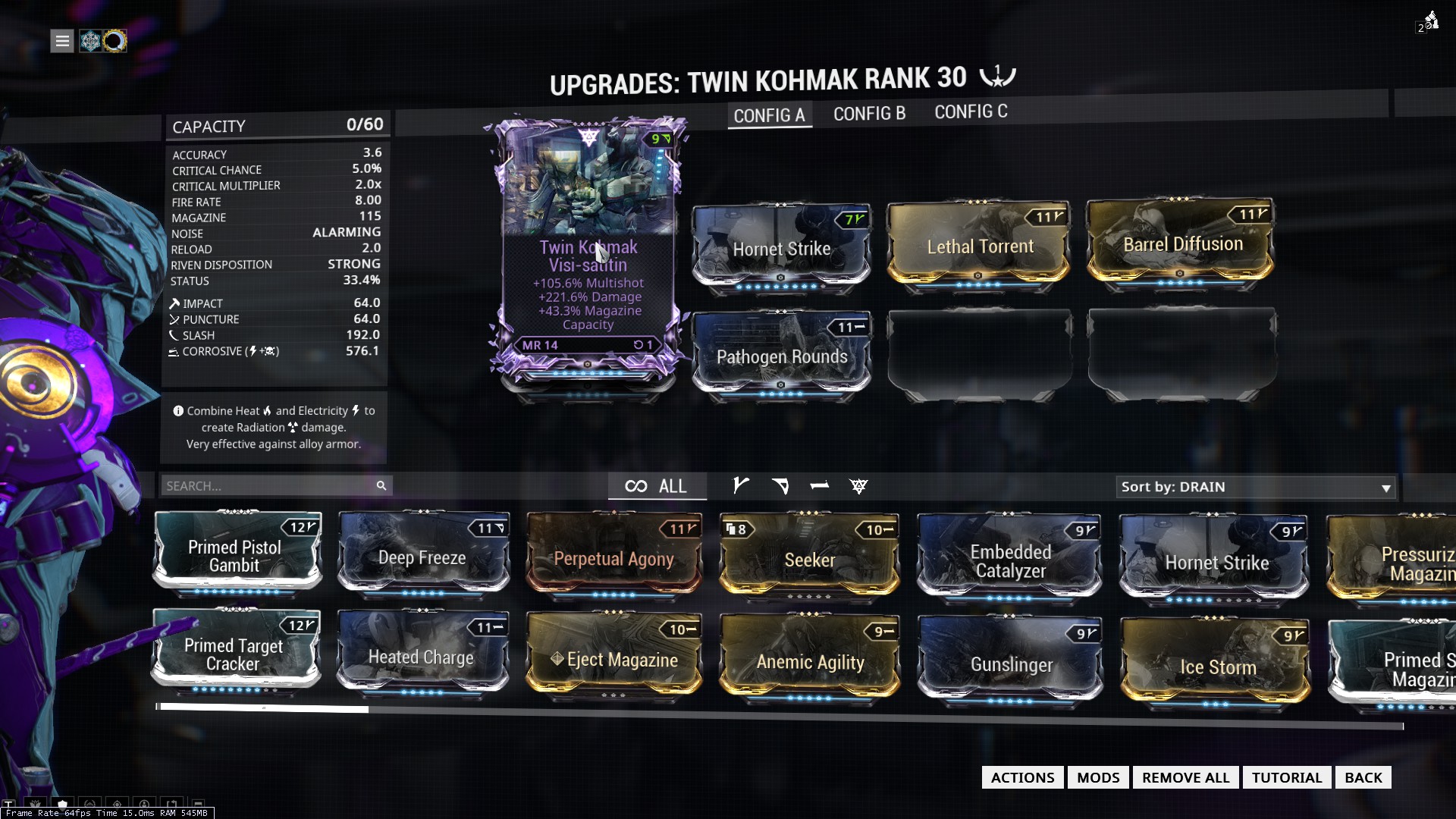Switch to Config C tab
The image size is (1456, 819).
coord(971,112)
